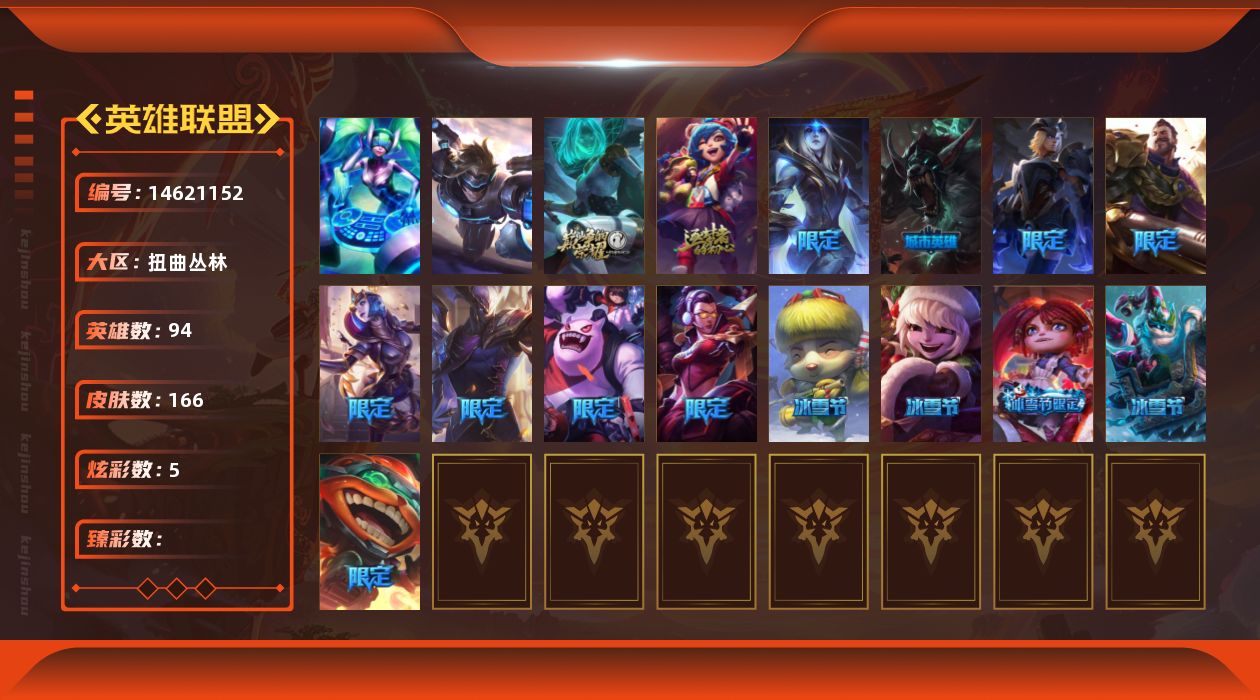Select the blue-haired cat-eared woman skin card

click(369, 364)
